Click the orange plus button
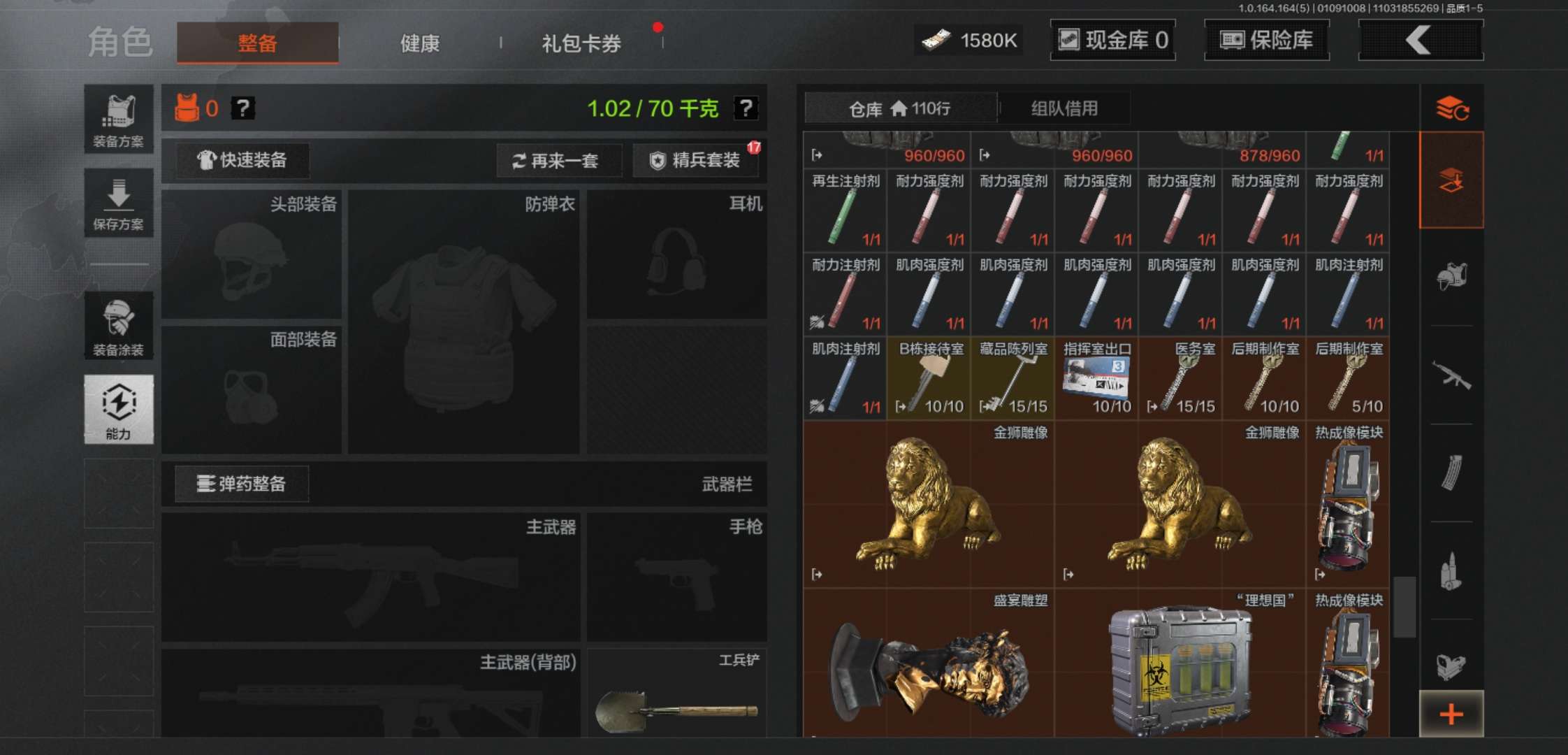 [x=1451, y=714]
